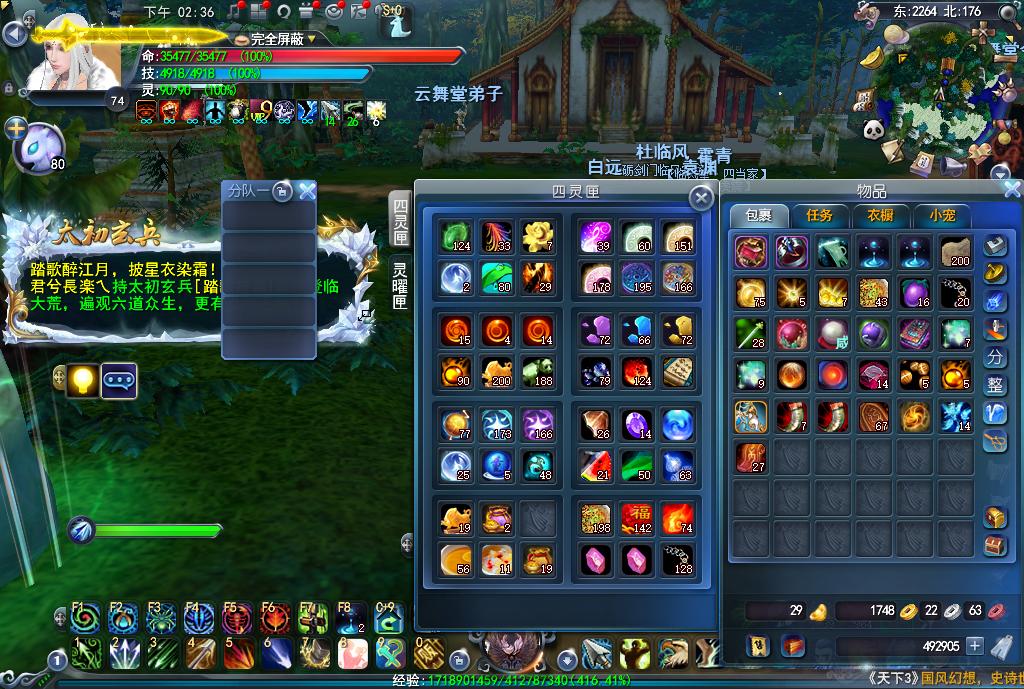Switch to the 任务 tab
Screen dimensions: 1024x689
819,215
